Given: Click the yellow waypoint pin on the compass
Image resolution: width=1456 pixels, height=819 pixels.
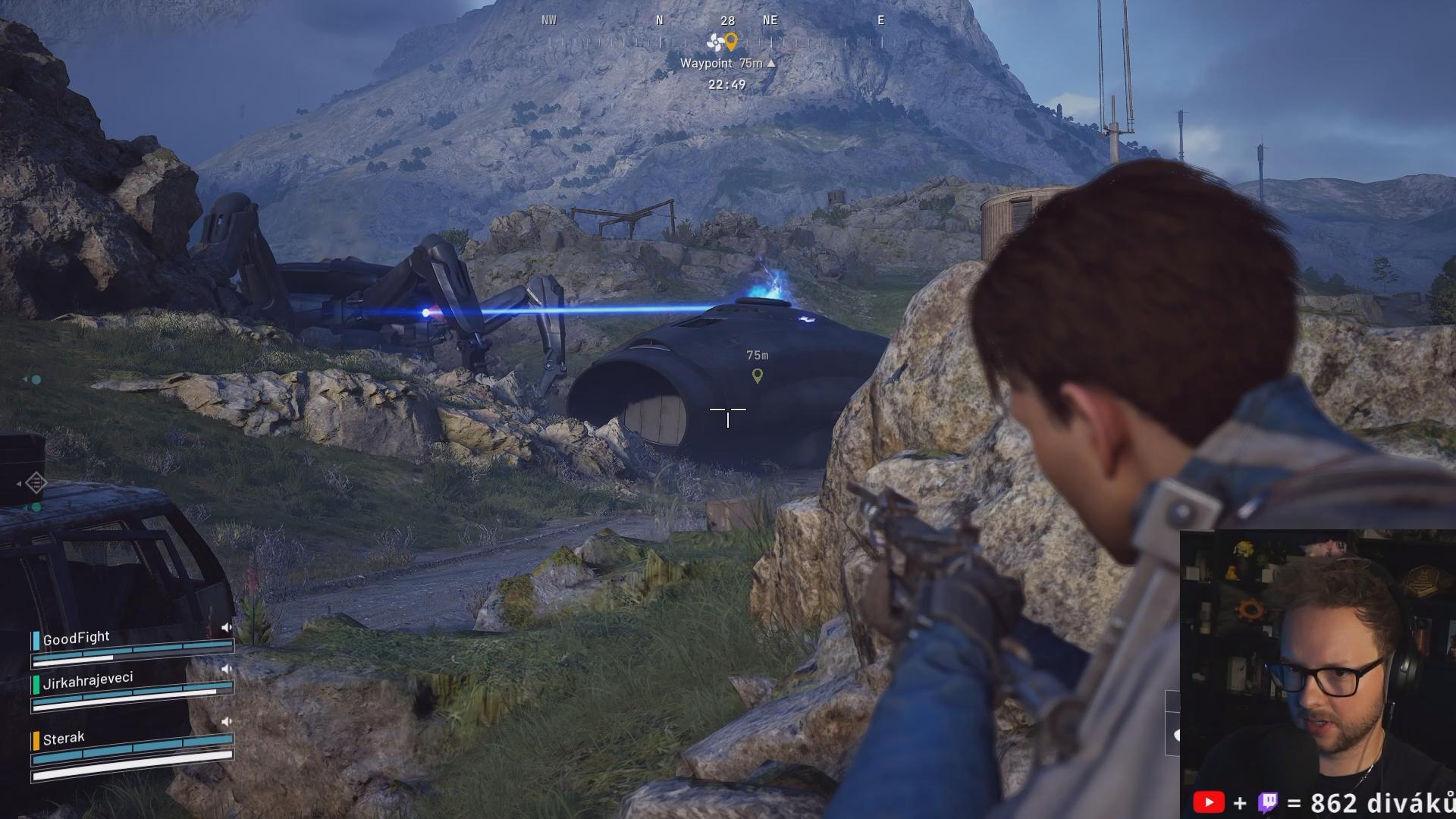Looking at the screenshot, I should [x=731, y=40].
